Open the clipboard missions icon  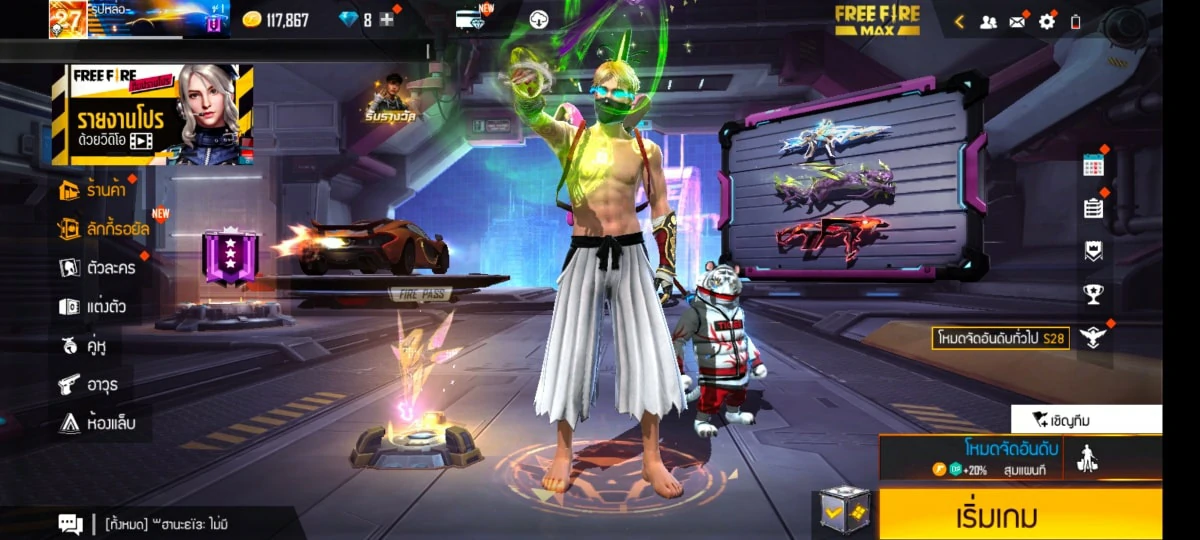(1093, 208)
